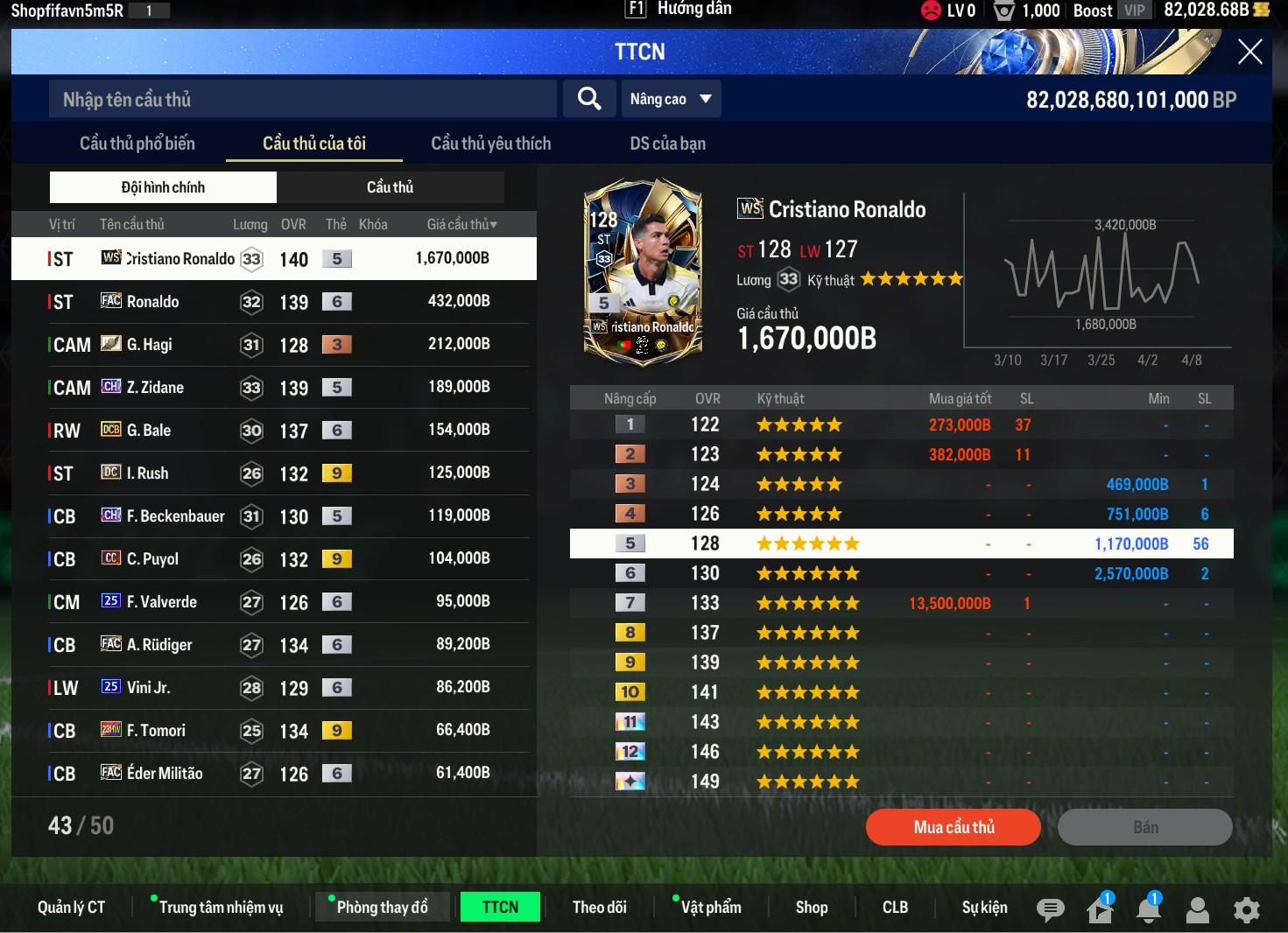Switch to Cầu thủ phổ biến tab
Image resolution: width=1288 pixels, height=933 pixels.
click(x=137, y=144)
